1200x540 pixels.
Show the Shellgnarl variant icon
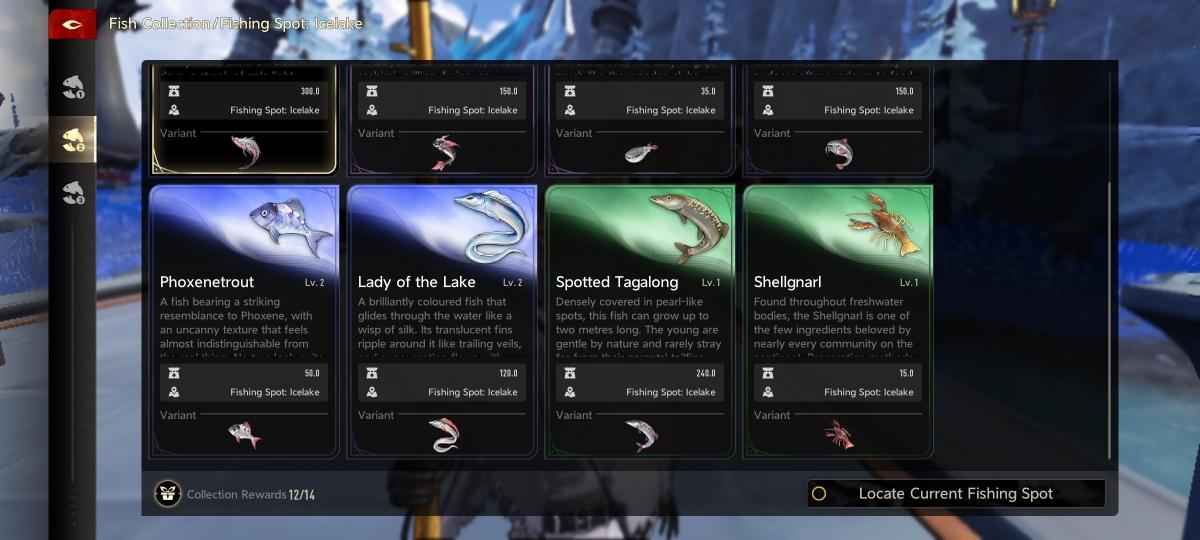(838, 434)
